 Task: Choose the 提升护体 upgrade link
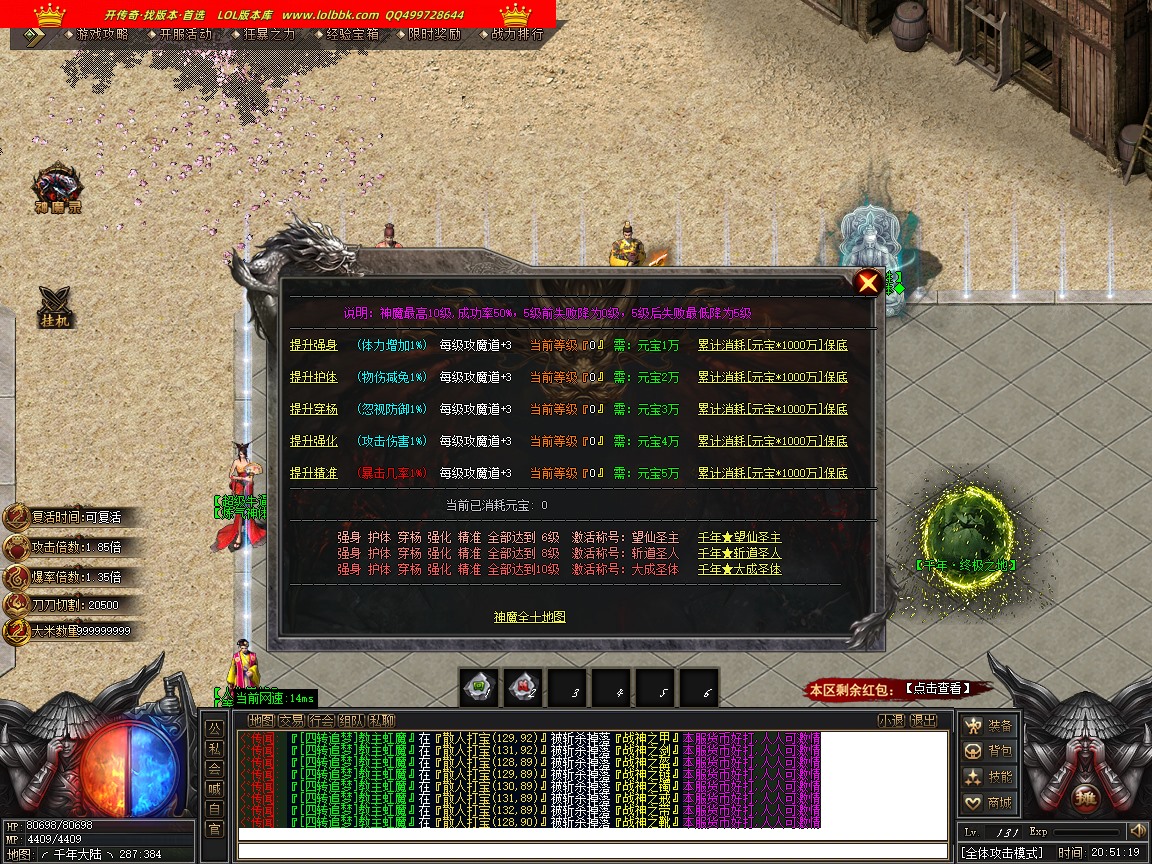314,377
